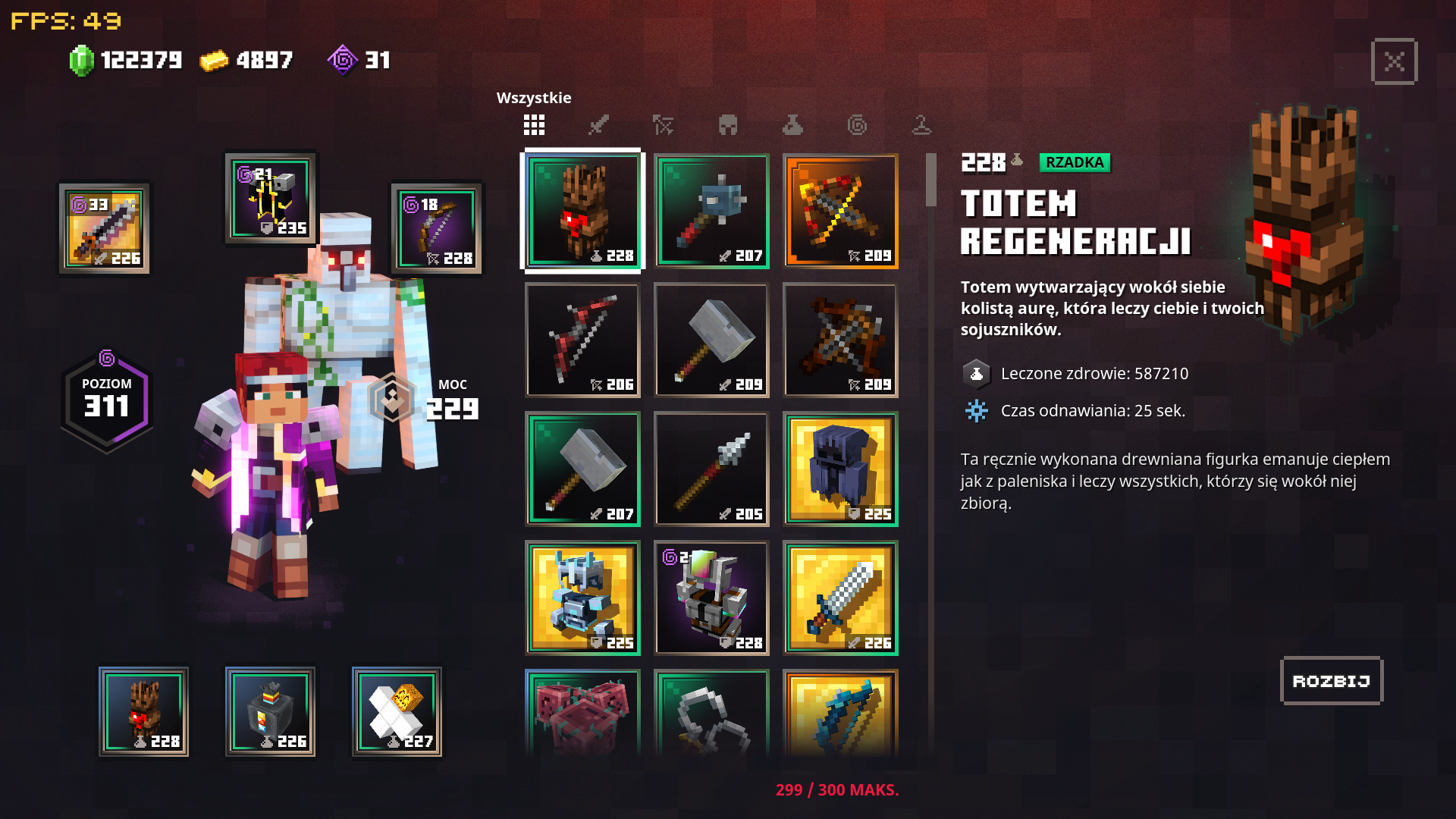Switch to the melee weapons sword tab

598,125
